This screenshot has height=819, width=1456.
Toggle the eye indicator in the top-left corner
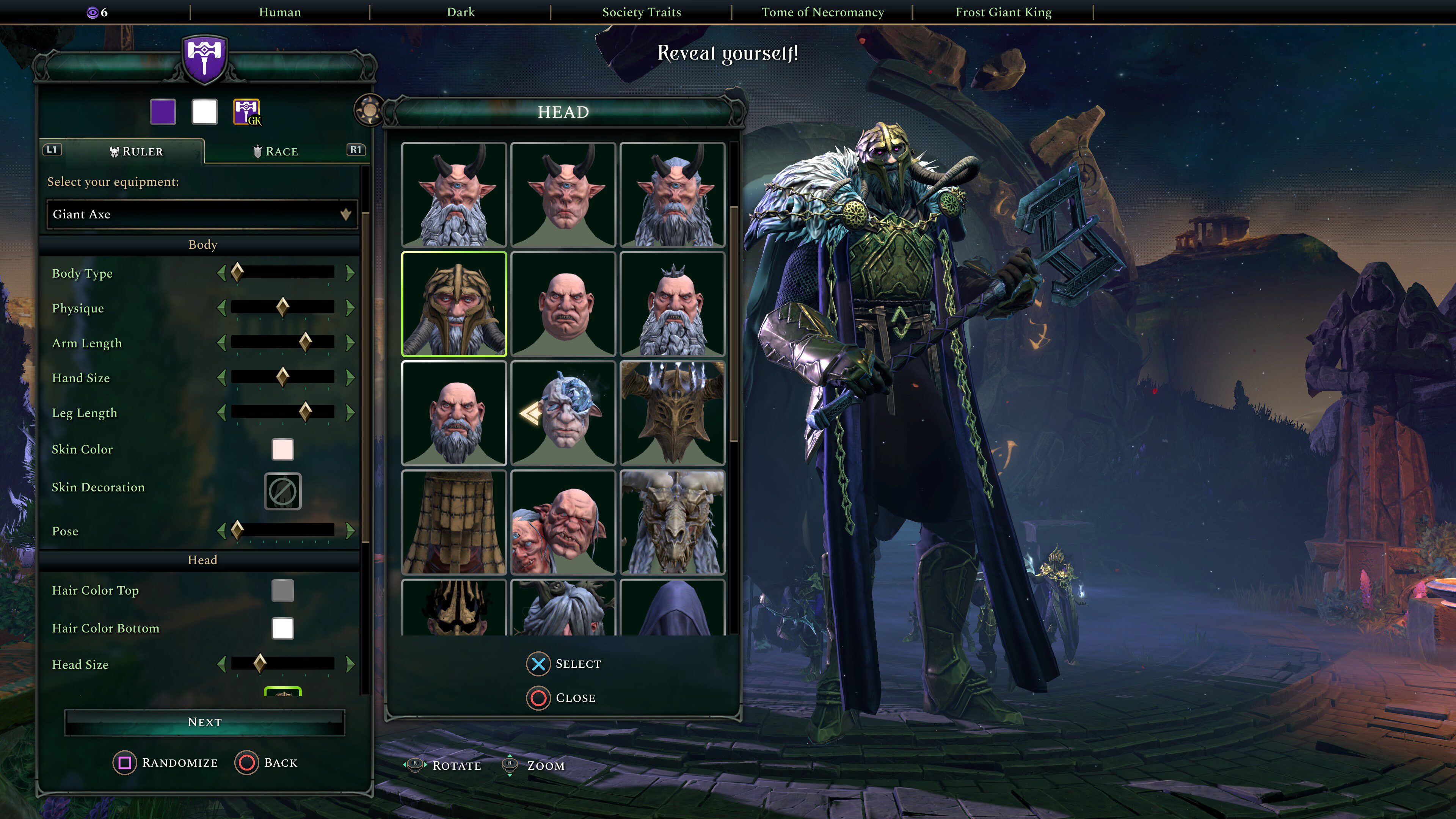click(92, 11)
